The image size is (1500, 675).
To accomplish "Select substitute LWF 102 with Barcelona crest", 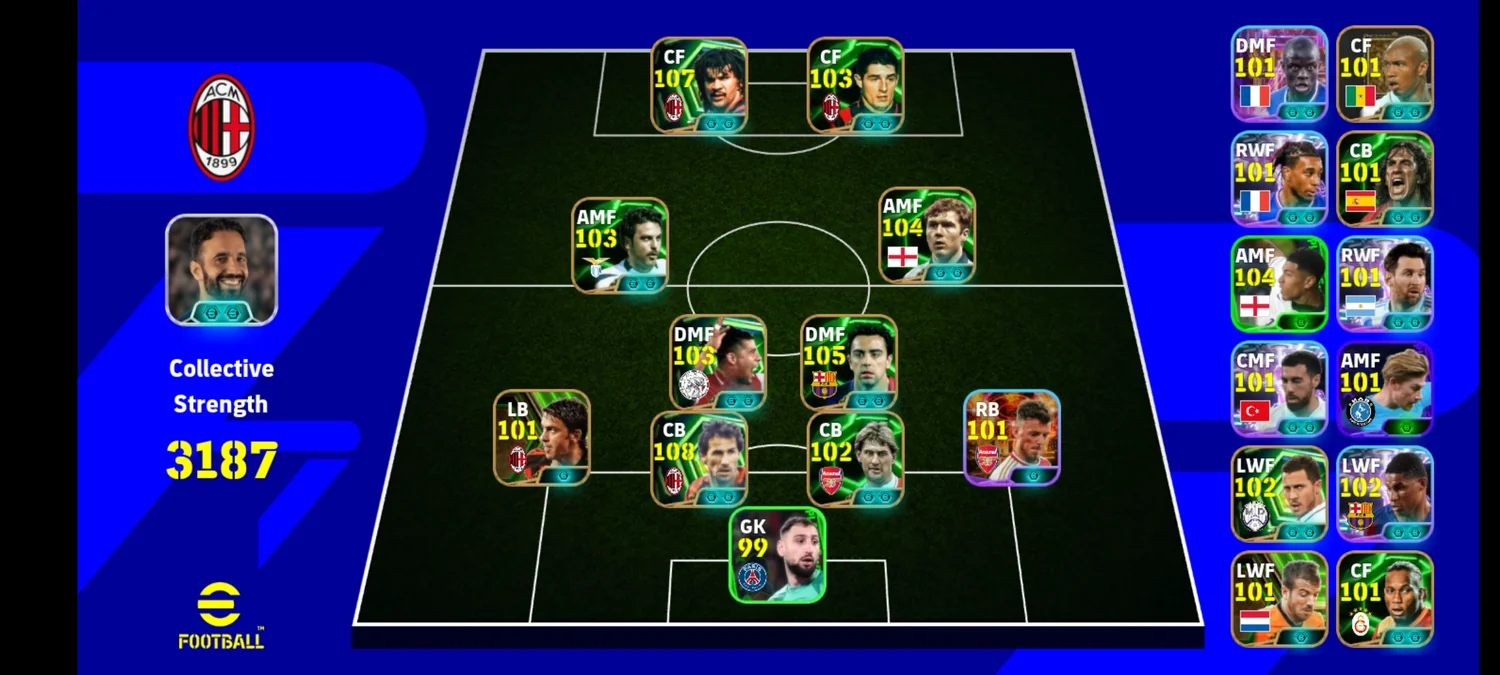I will [1385, 494].
